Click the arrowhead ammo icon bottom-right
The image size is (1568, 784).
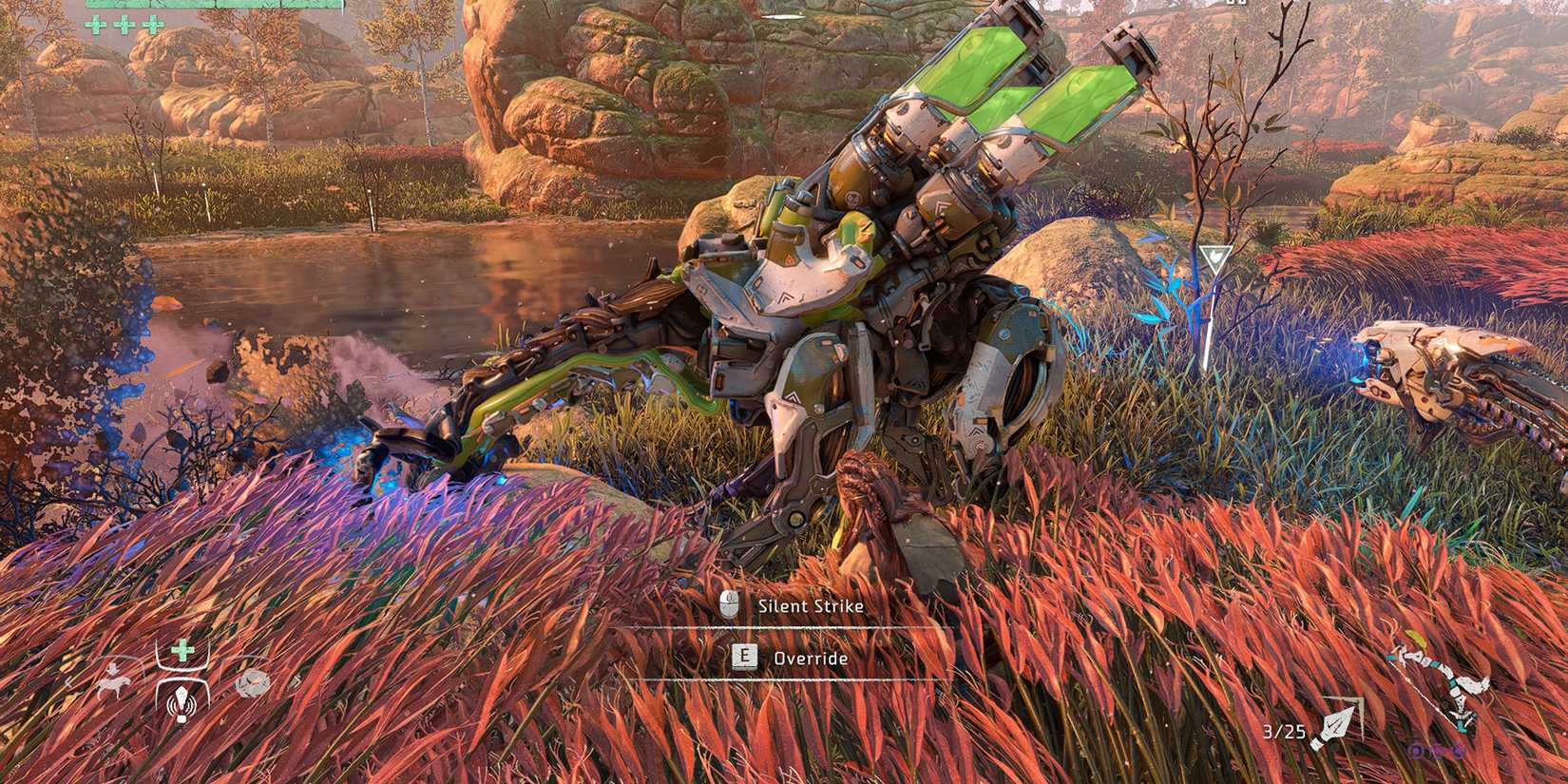pyautogui.click(x=1333, y=724)
